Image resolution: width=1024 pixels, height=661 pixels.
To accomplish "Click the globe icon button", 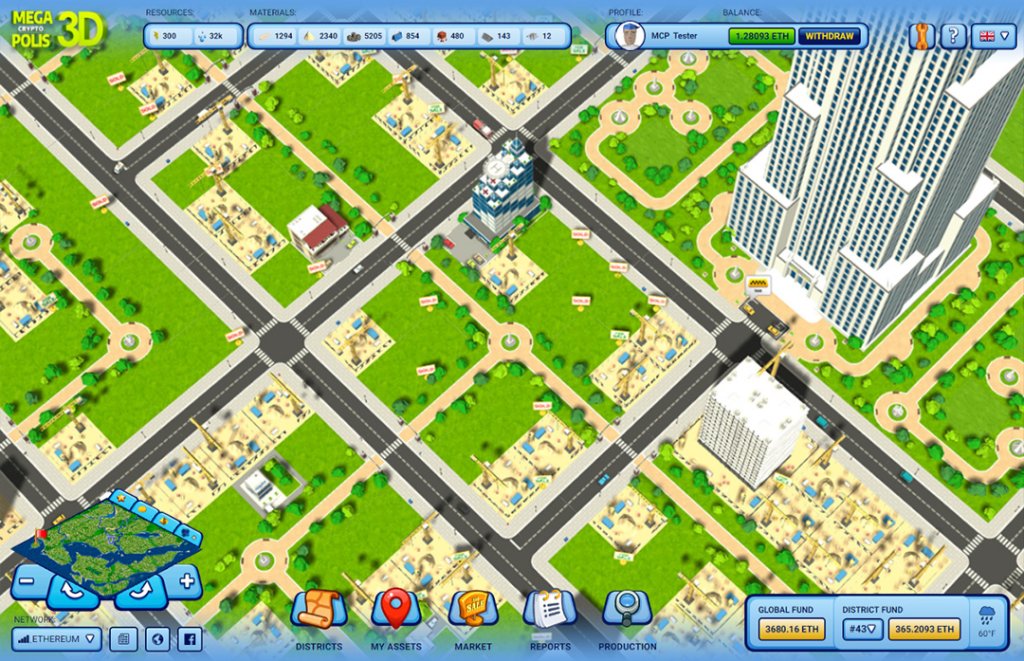I will (156, 638).
